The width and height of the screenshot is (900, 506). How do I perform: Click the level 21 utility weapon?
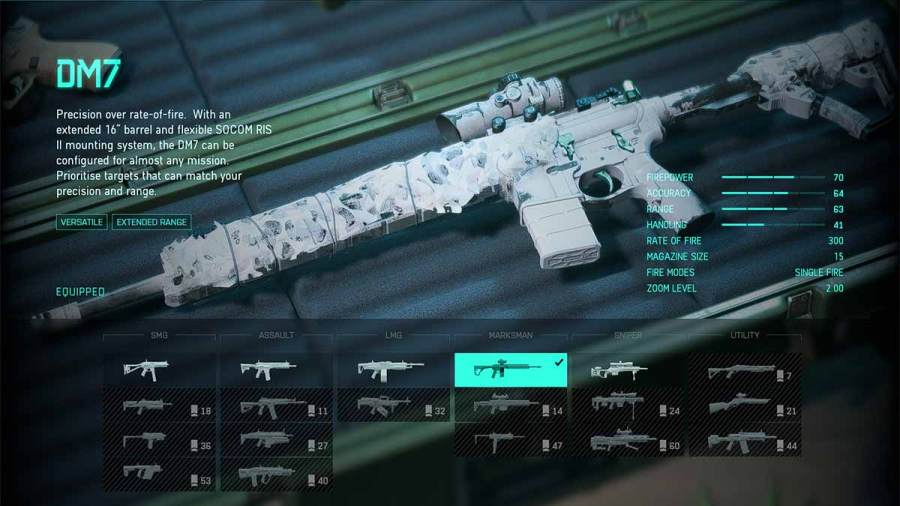[x=744, y=406]
